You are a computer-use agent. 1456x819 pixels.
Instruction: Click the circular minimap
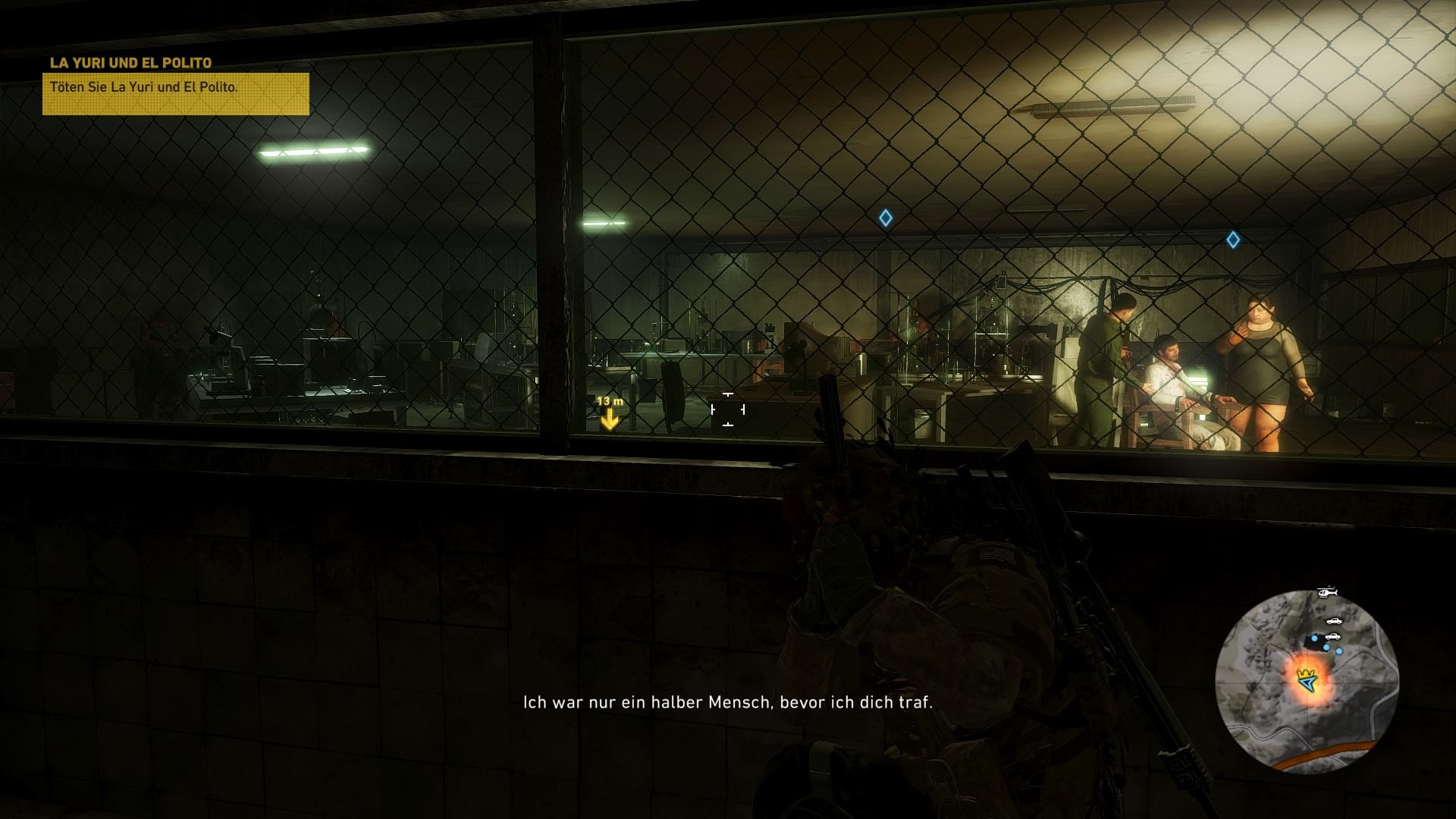pyautogui.click(x=1306, y=680)
